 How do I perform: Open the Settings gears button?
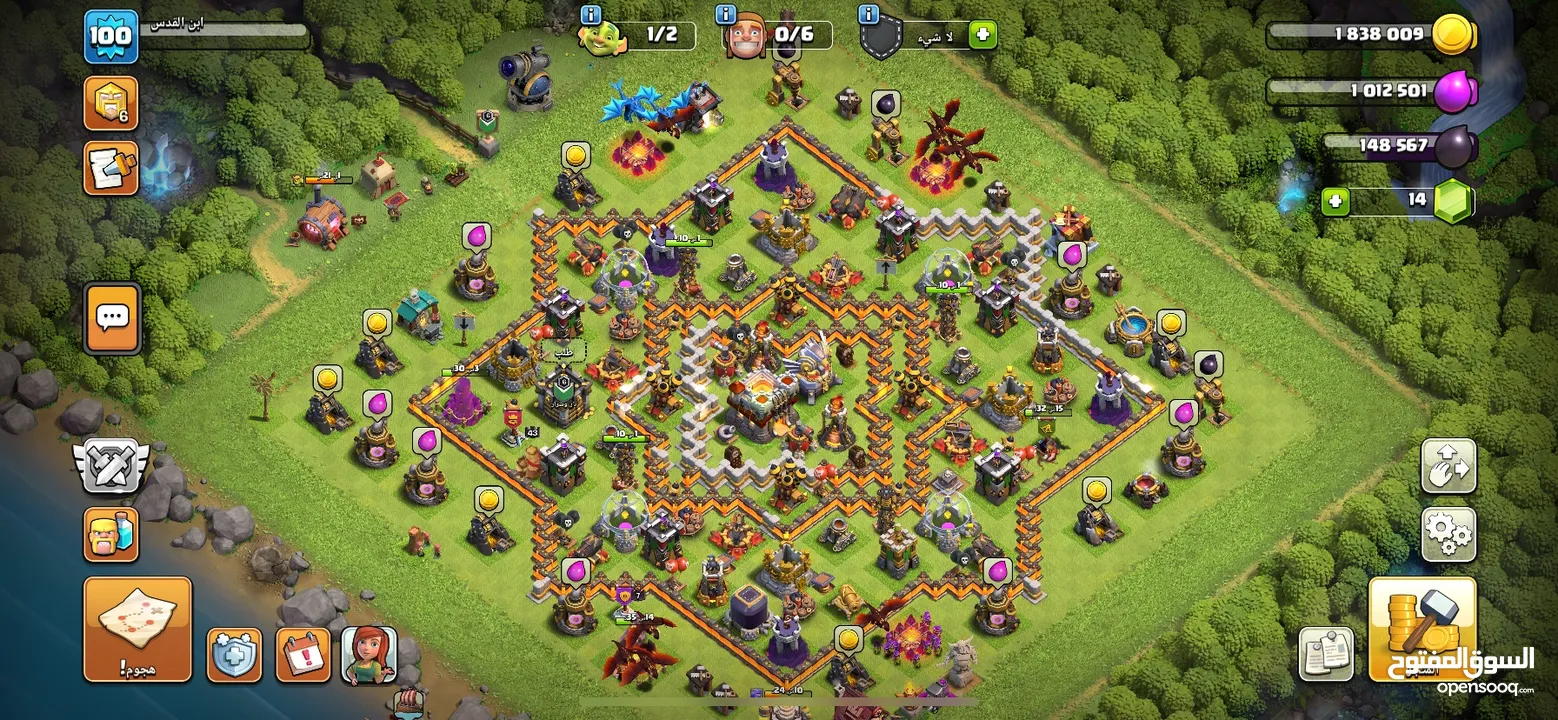pos(1448,534)
